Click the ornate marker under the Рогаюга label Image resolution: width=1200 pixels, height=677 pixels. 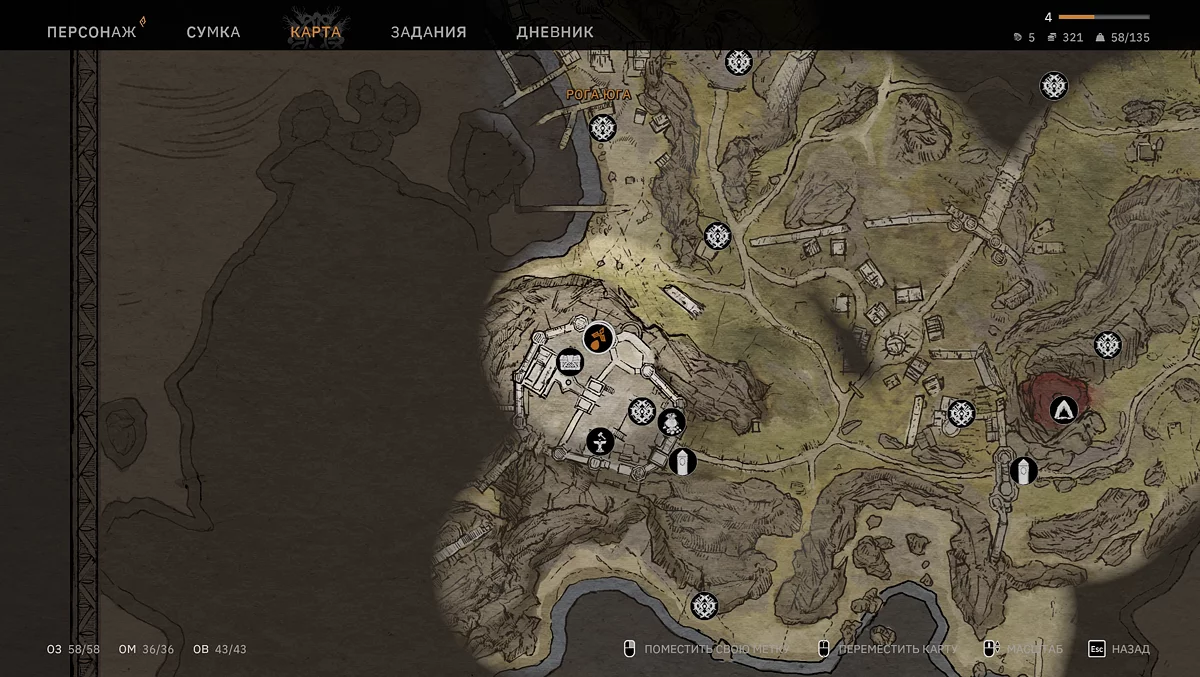[x=602, y=128]
